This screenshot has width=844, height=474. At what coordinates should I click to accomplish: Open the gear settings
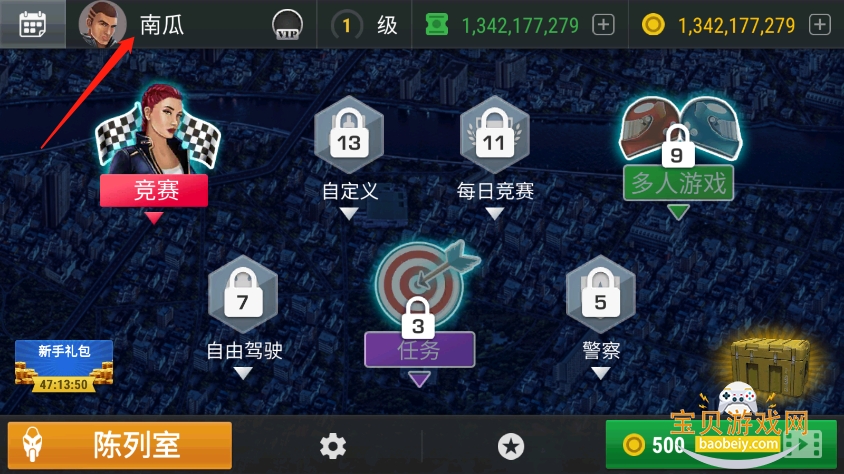click(333, 446)
